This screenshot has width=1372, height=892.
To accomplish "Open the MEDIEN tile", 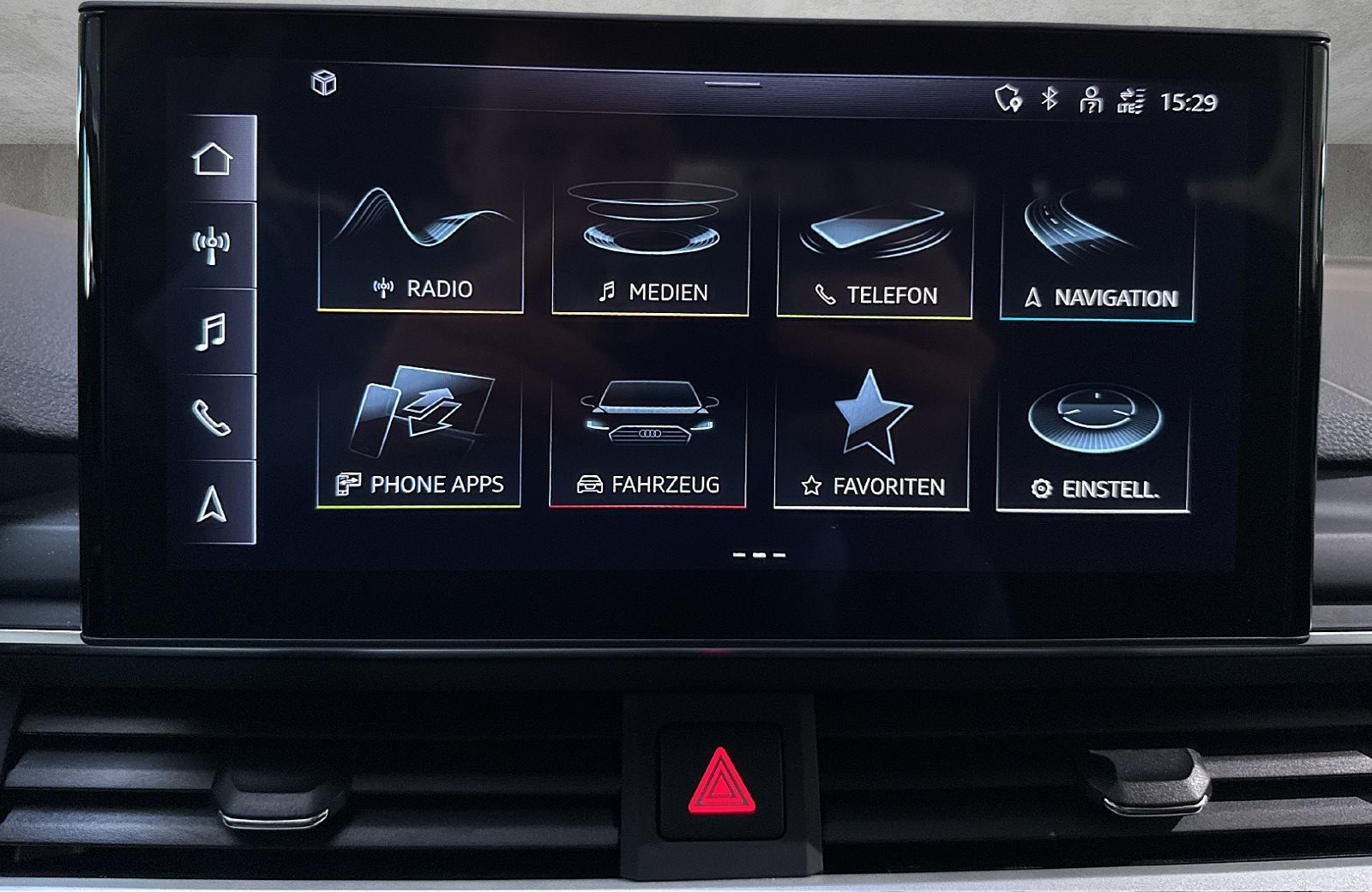I will [x=649, y=244].
